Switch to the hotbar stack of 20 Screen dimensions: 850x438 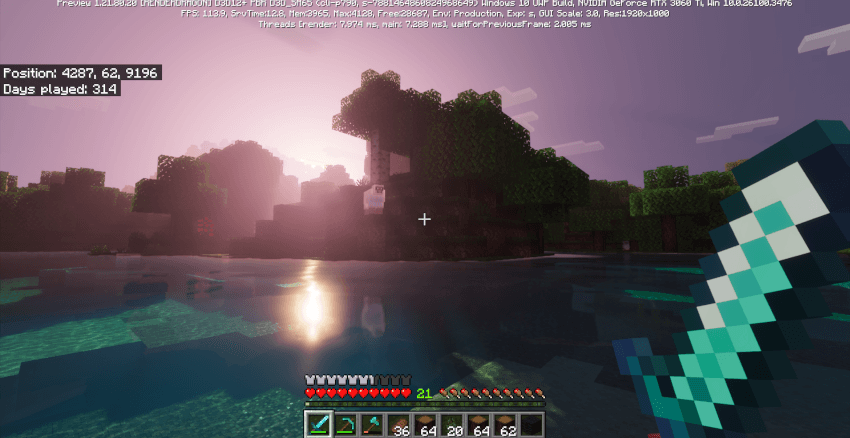point(451,424)
